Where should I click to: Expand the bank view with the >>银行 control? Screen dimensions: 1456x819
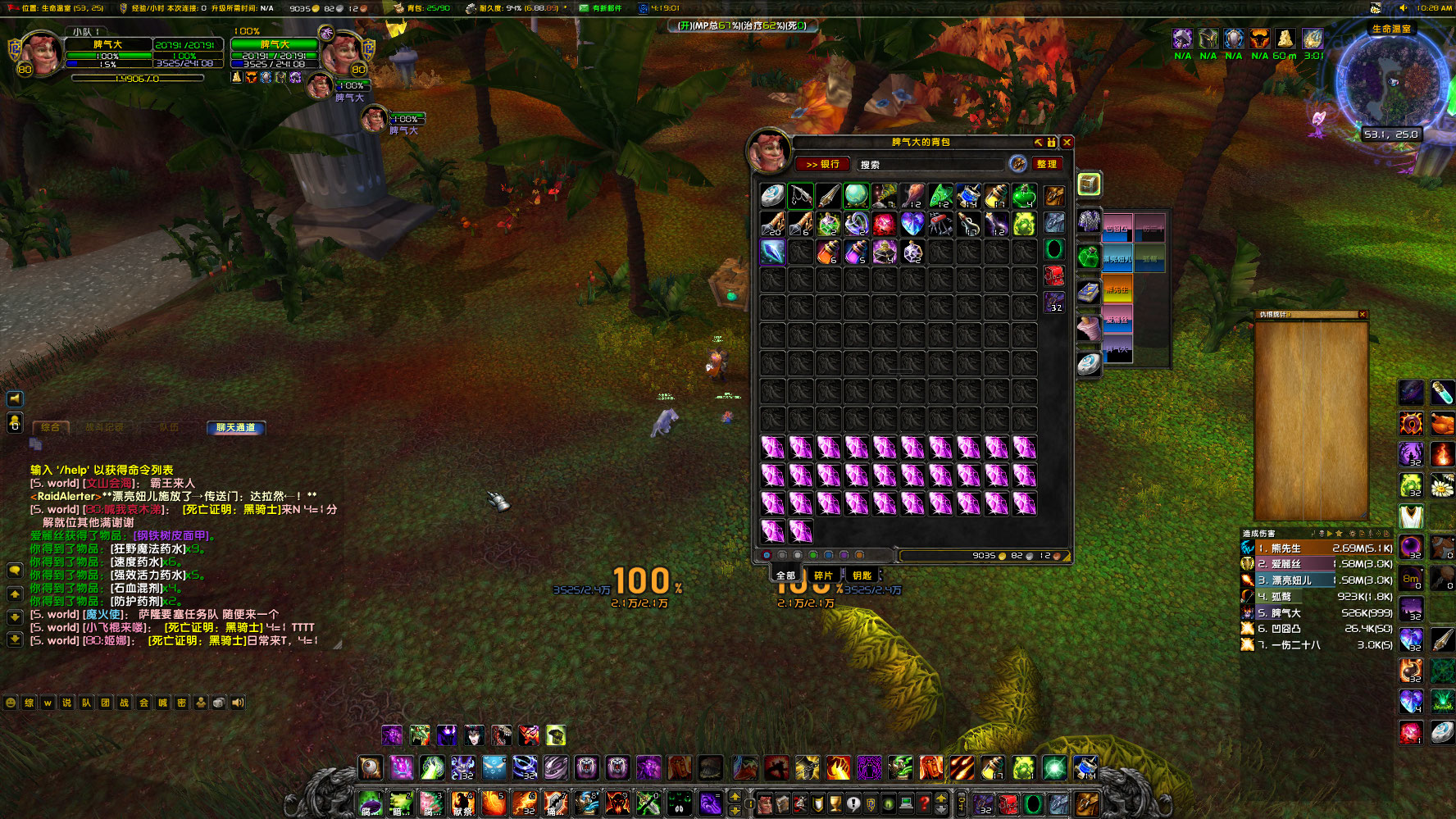pos(822,164)
